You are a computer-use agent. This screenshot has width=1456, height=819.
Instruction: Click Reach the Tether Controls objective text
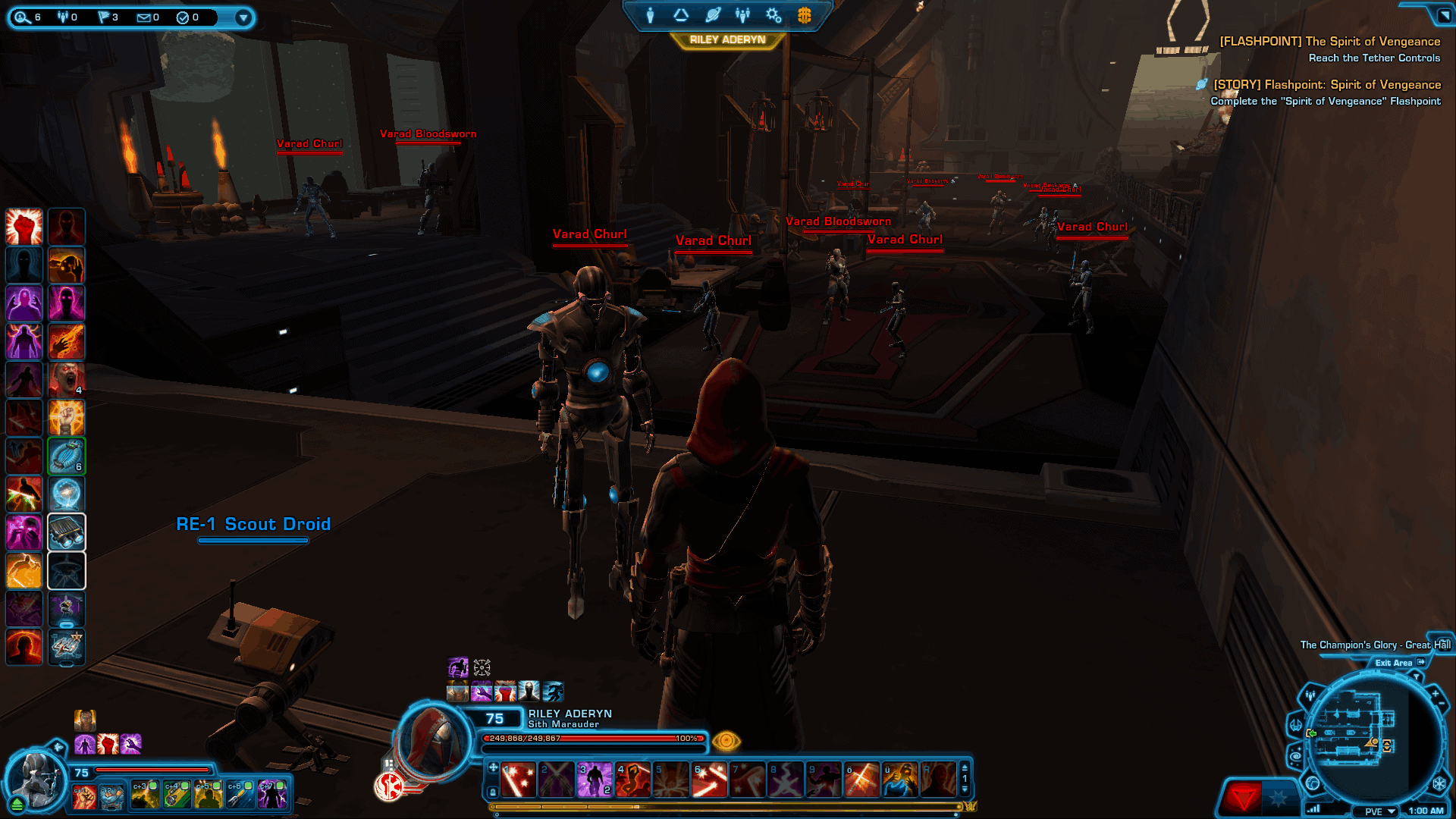pyautogui.click(x=1373, y=58)
